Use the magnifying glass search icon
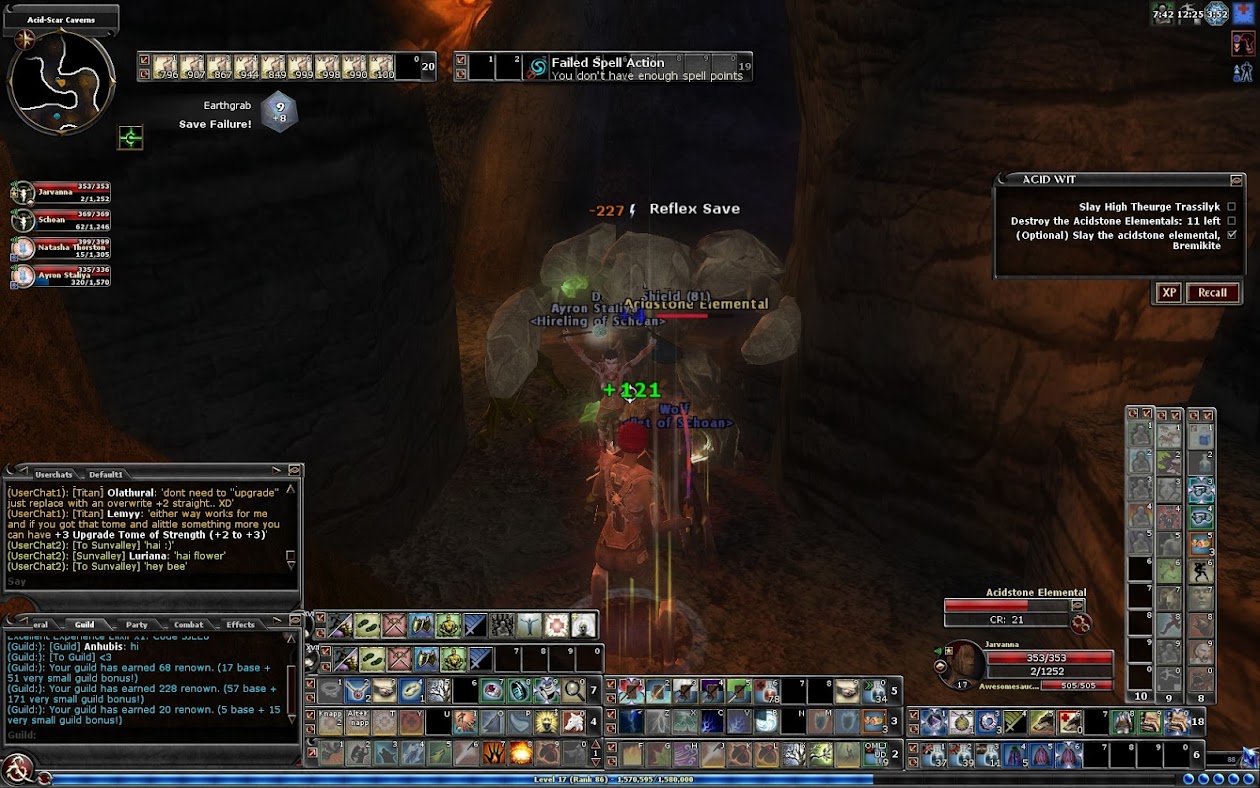Viewport: 1260px width, 788px height. click(x=574, y=690)
